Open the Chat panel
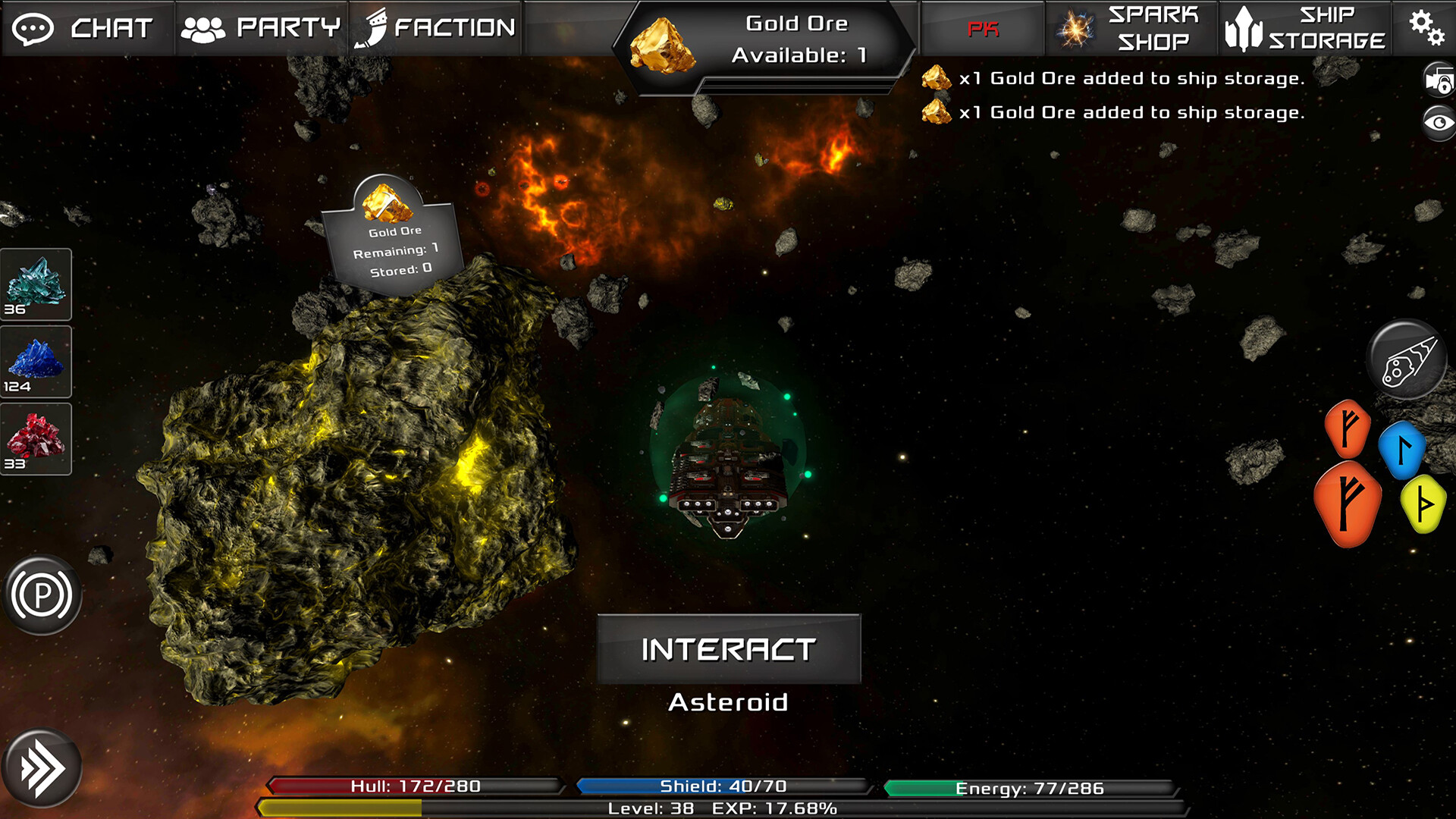Screen dimensions: 1456x819 [x=87, y=29]
